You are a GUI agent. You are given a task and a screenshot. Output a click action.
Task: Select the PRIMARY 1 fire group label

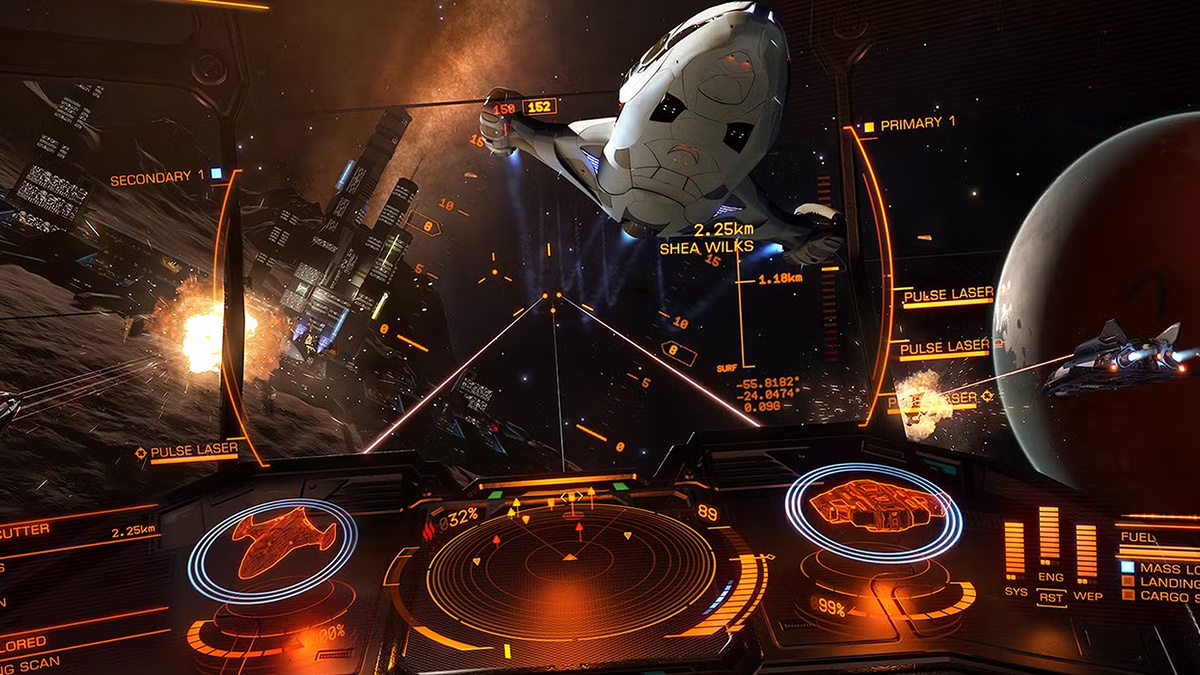[916, 123]
